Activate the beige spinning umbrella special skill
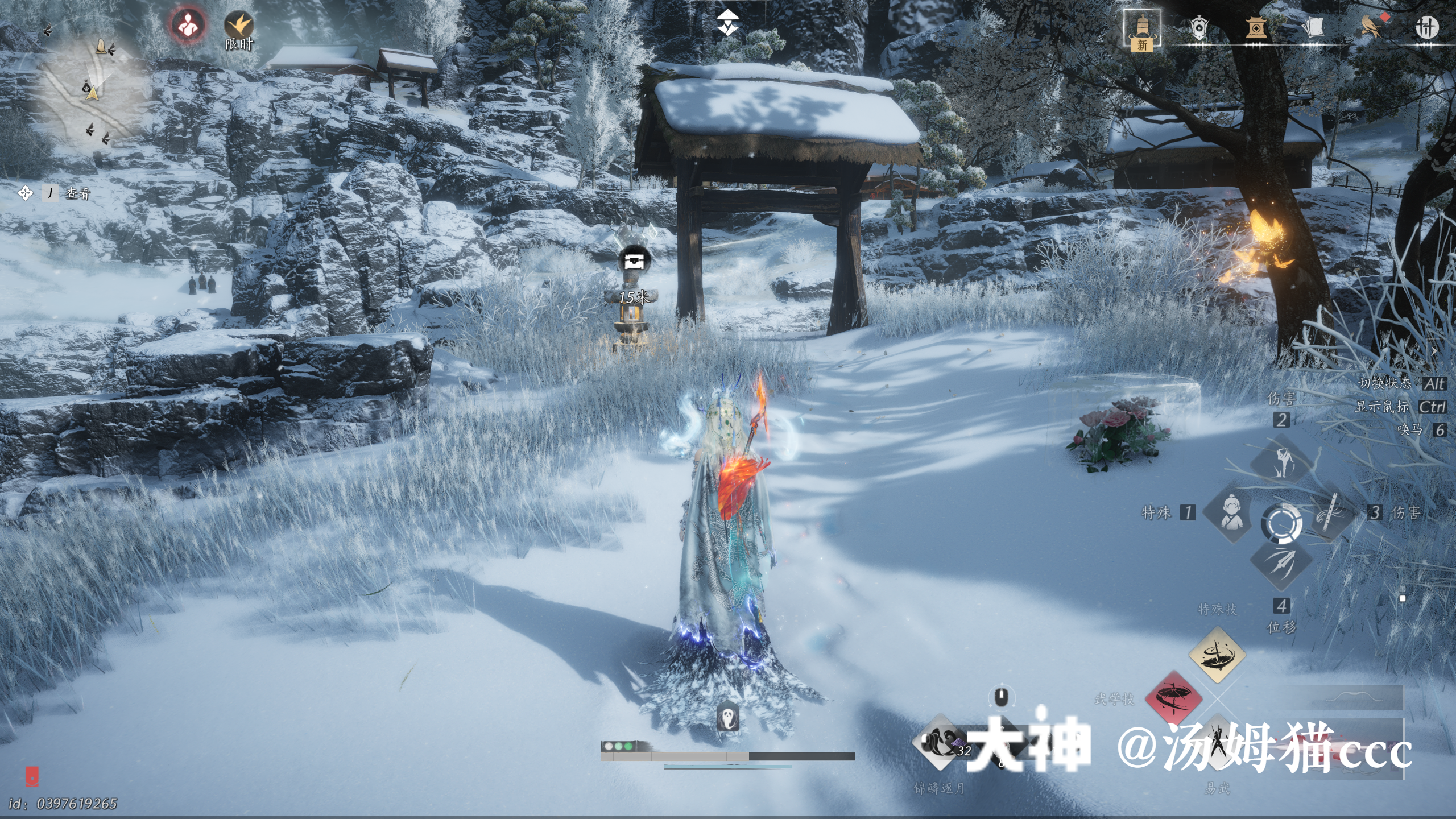1456x819 pixels. [1217, 655]
